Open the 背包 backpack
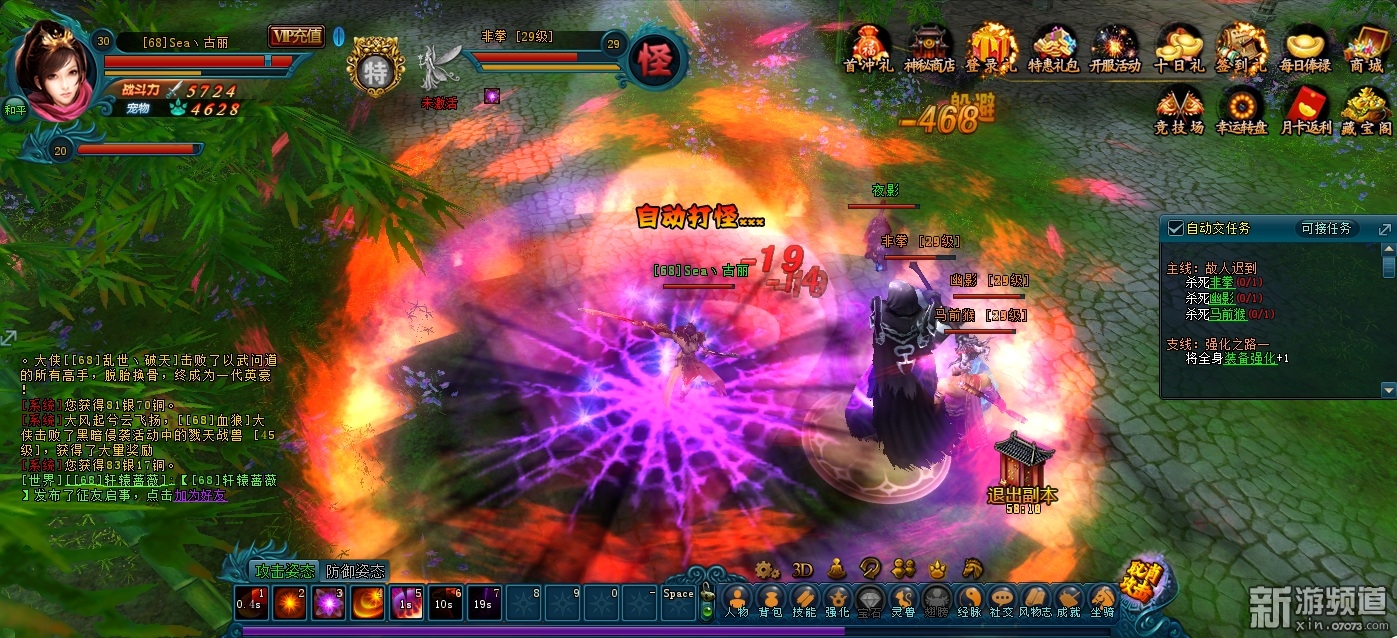The height and width of the screenshot is (638, 1397). [770, 602]
